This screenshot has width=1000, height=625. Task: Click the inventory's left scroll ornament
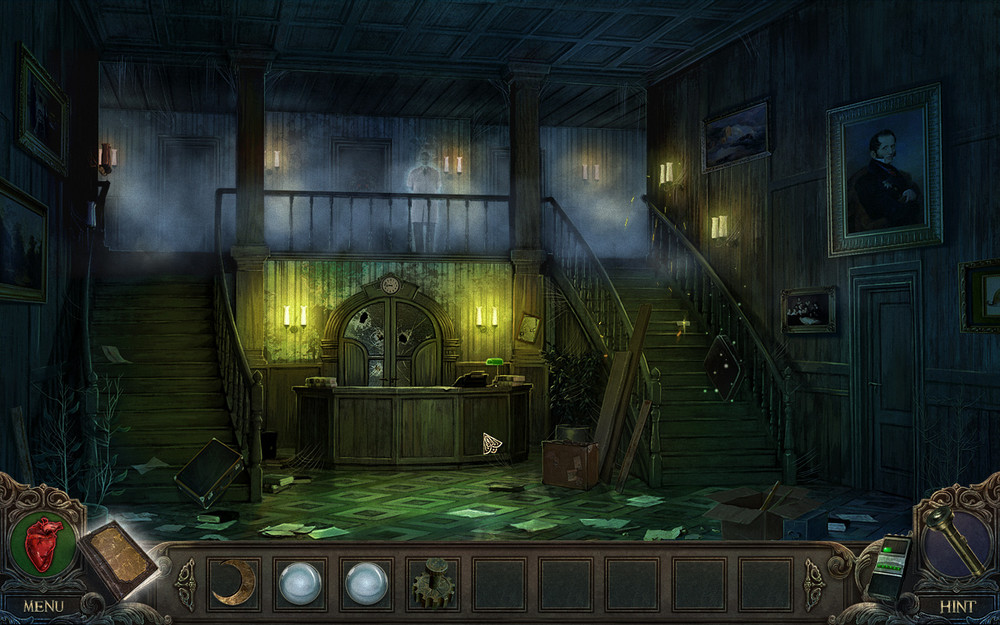[185, 583]
